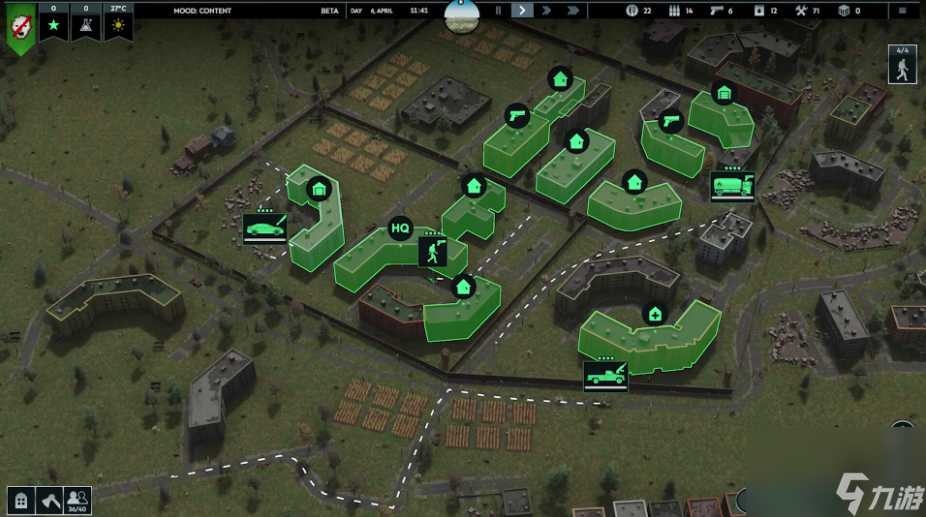The width and height of the screenshot is (926, 517).
Task: Open the research flask panel
Action: (x=86, y=22)
